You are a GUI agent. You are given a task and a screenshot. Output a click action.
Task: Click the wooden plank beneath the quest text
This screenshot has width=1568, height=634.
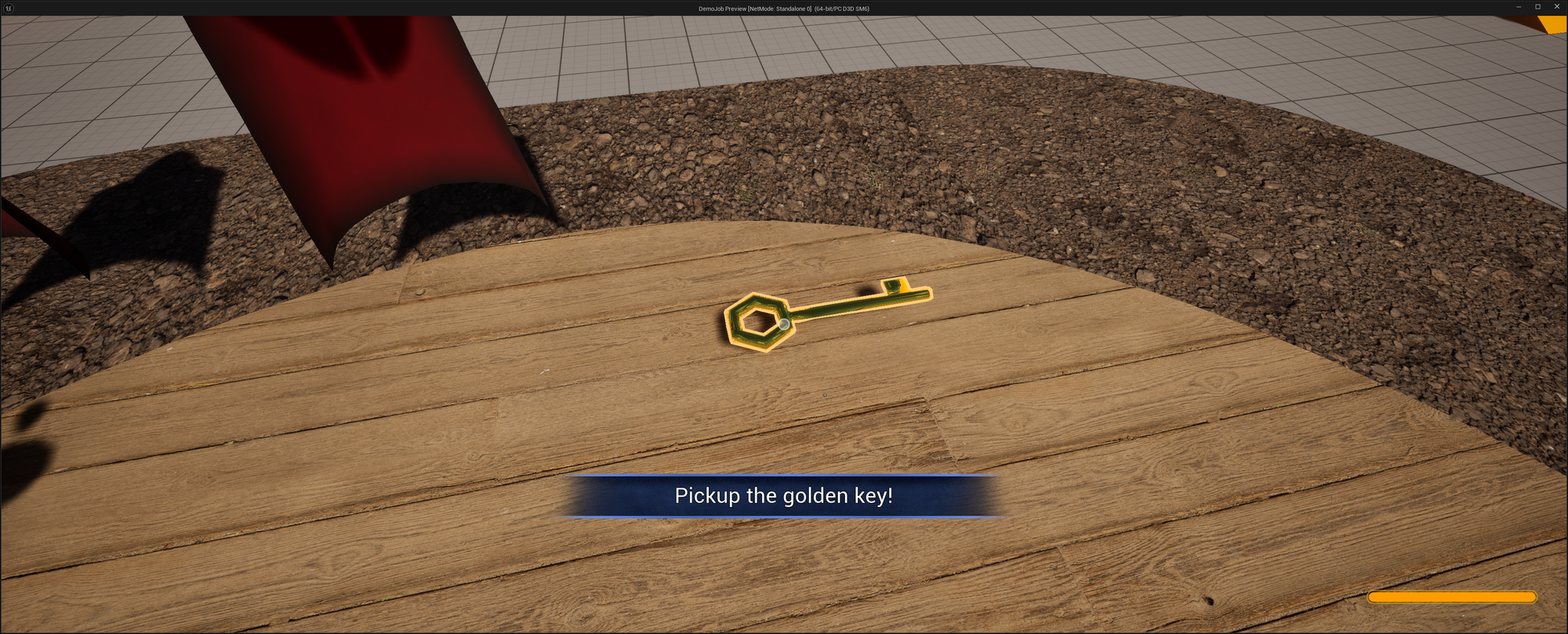[x=784, y=564]
